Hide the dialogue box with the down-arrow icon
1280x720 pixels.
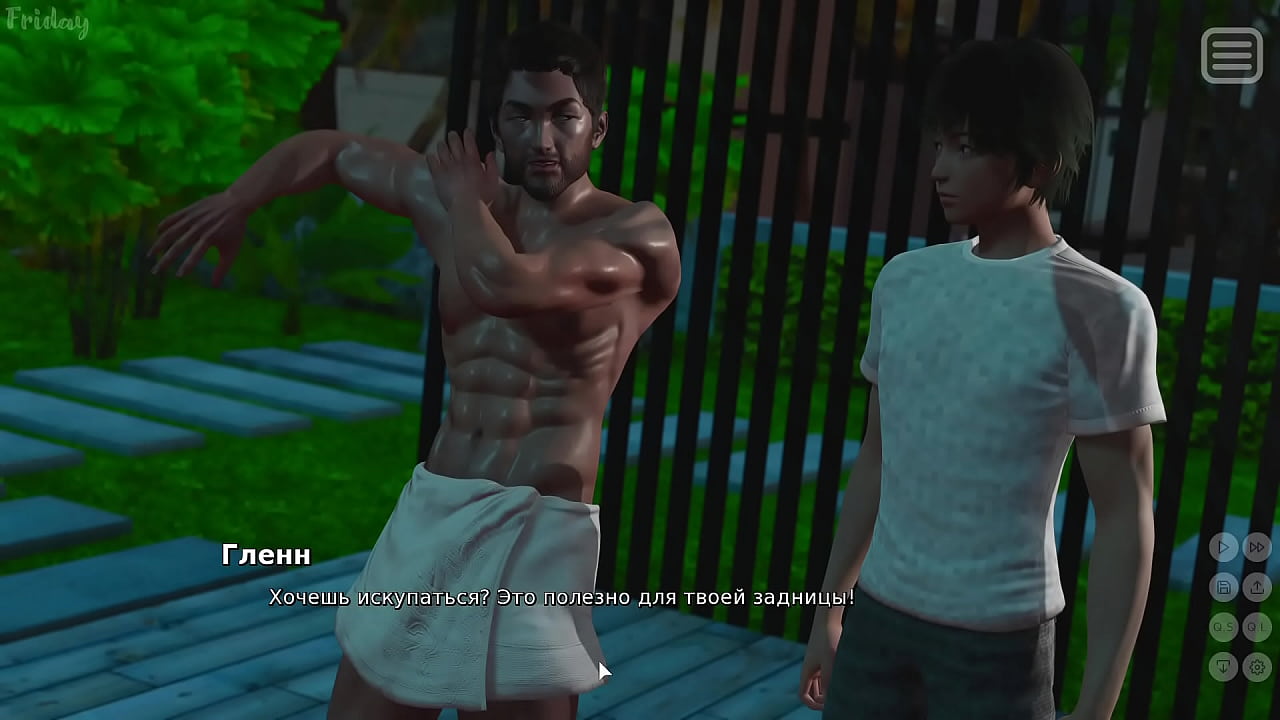1223,666
